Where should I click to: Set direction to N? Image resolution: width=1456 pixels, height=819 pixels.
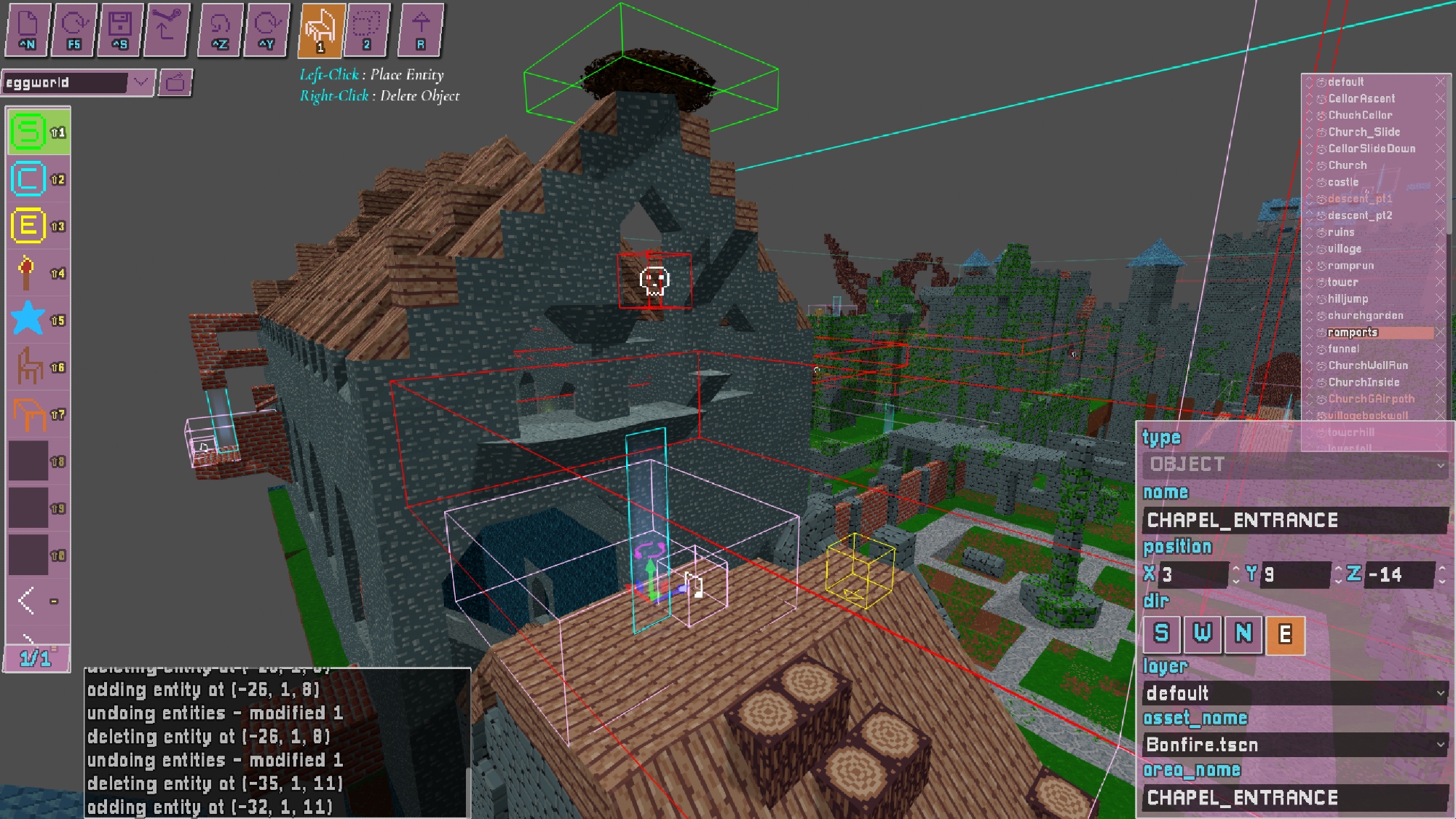[1243, 634]
